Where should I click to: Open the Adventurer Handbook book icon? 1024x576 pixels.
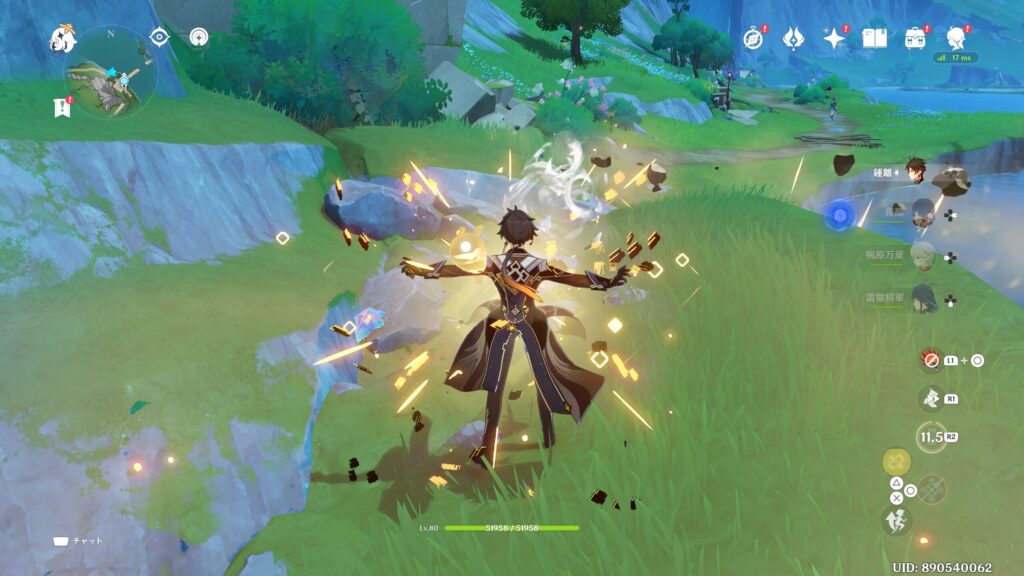(875, 39)
